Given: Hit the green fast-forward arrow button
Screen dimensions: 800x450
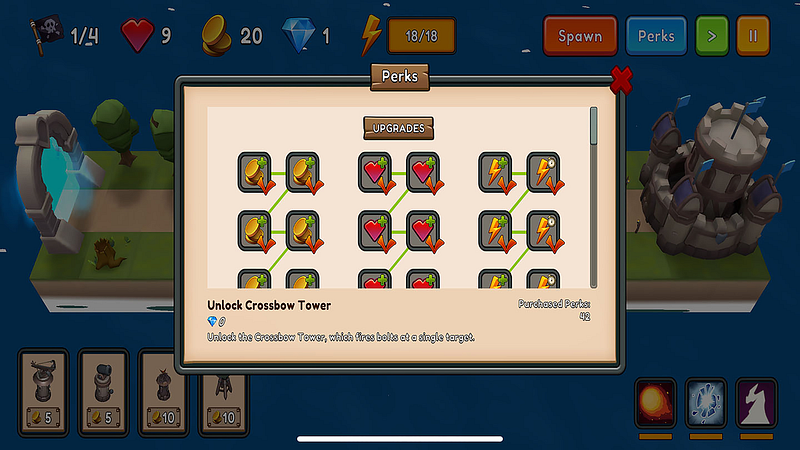Looking at the screenshot, I should [712, 36].
